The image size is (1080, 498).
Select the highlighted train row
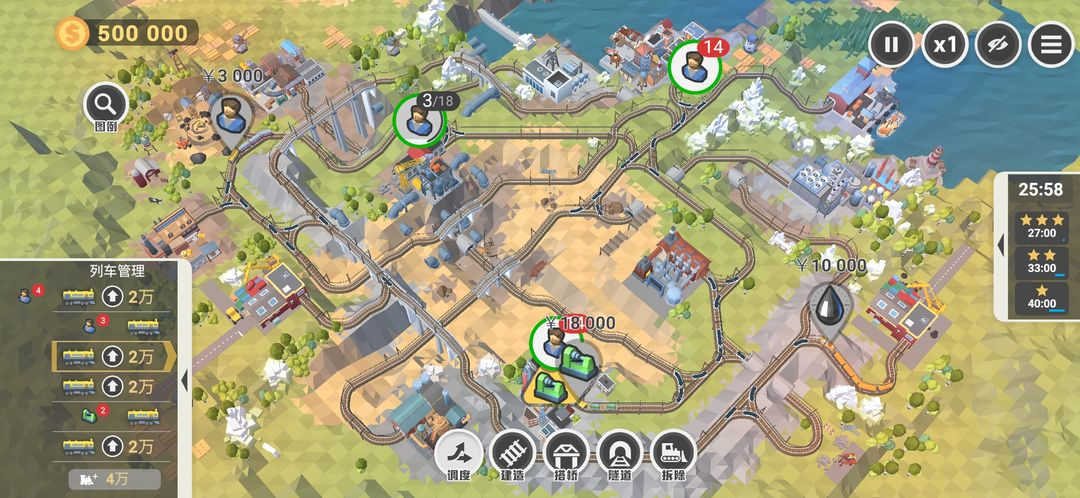pyautogui.click(x=110, y=355)
